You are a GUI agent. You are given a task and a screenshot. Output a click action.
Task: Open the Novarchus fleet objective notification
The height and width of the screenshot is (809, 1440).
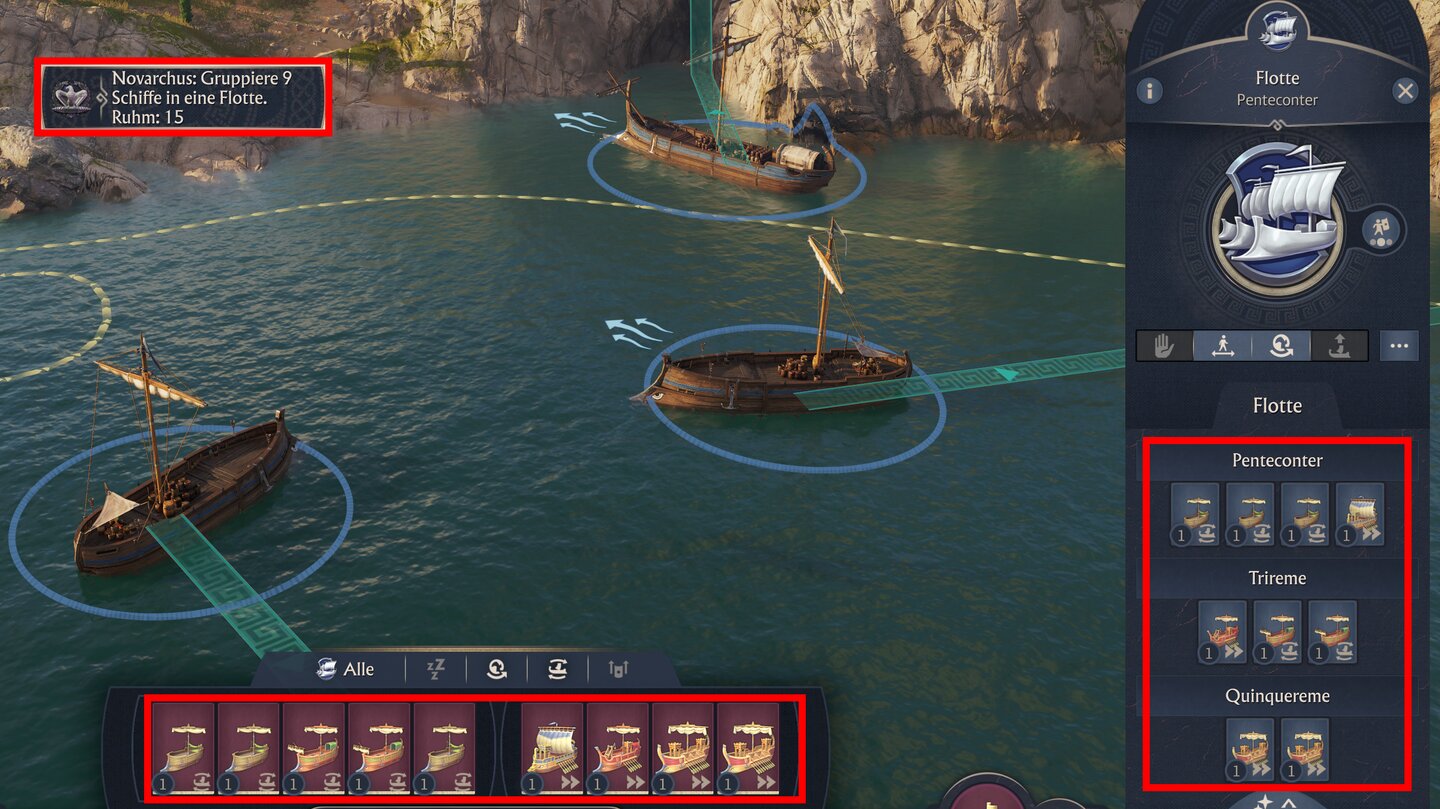point(182,97)
